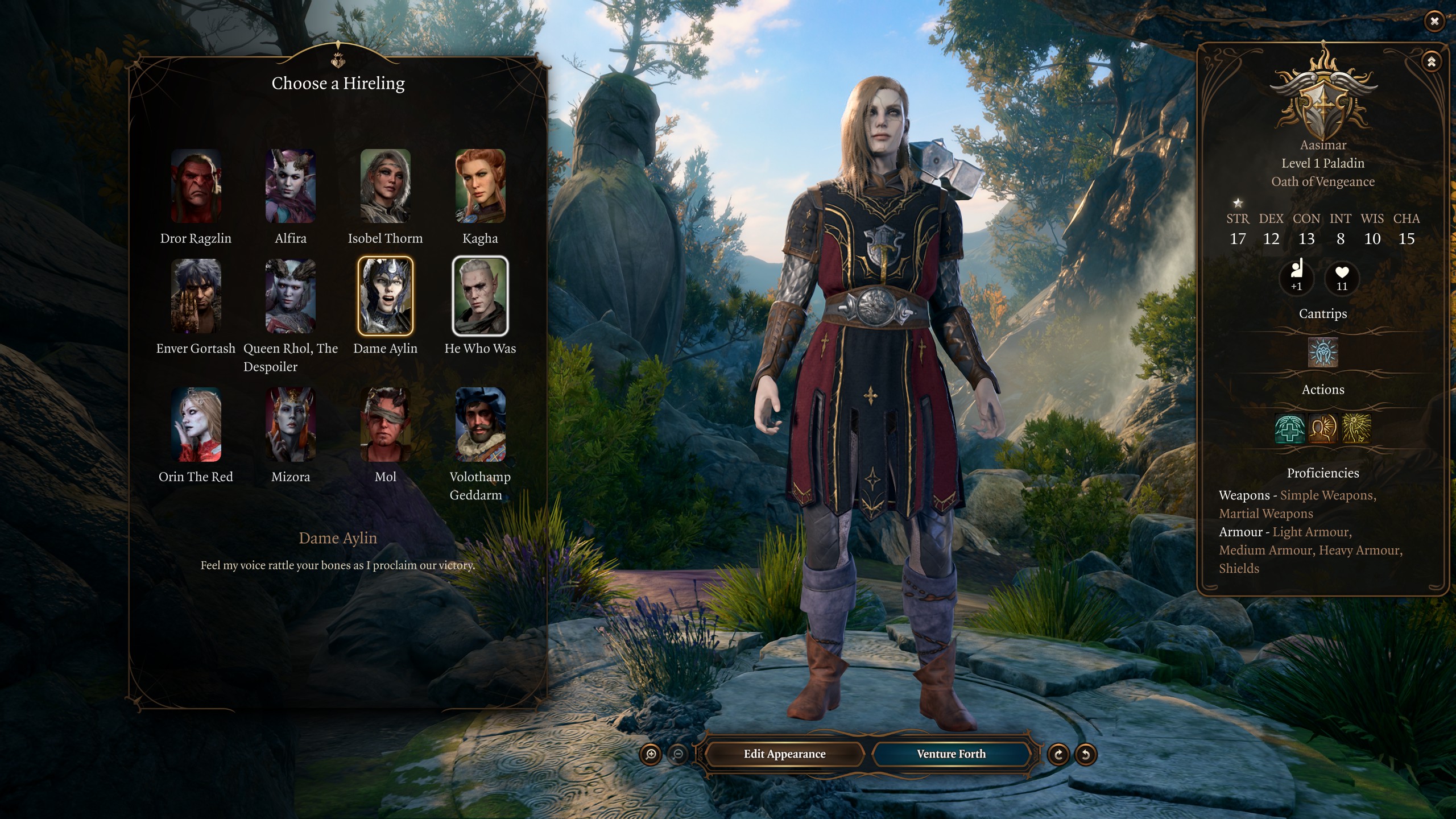Pick the Isobel Thorm portrait
1456x819 pixels.
tap(385, 186)
